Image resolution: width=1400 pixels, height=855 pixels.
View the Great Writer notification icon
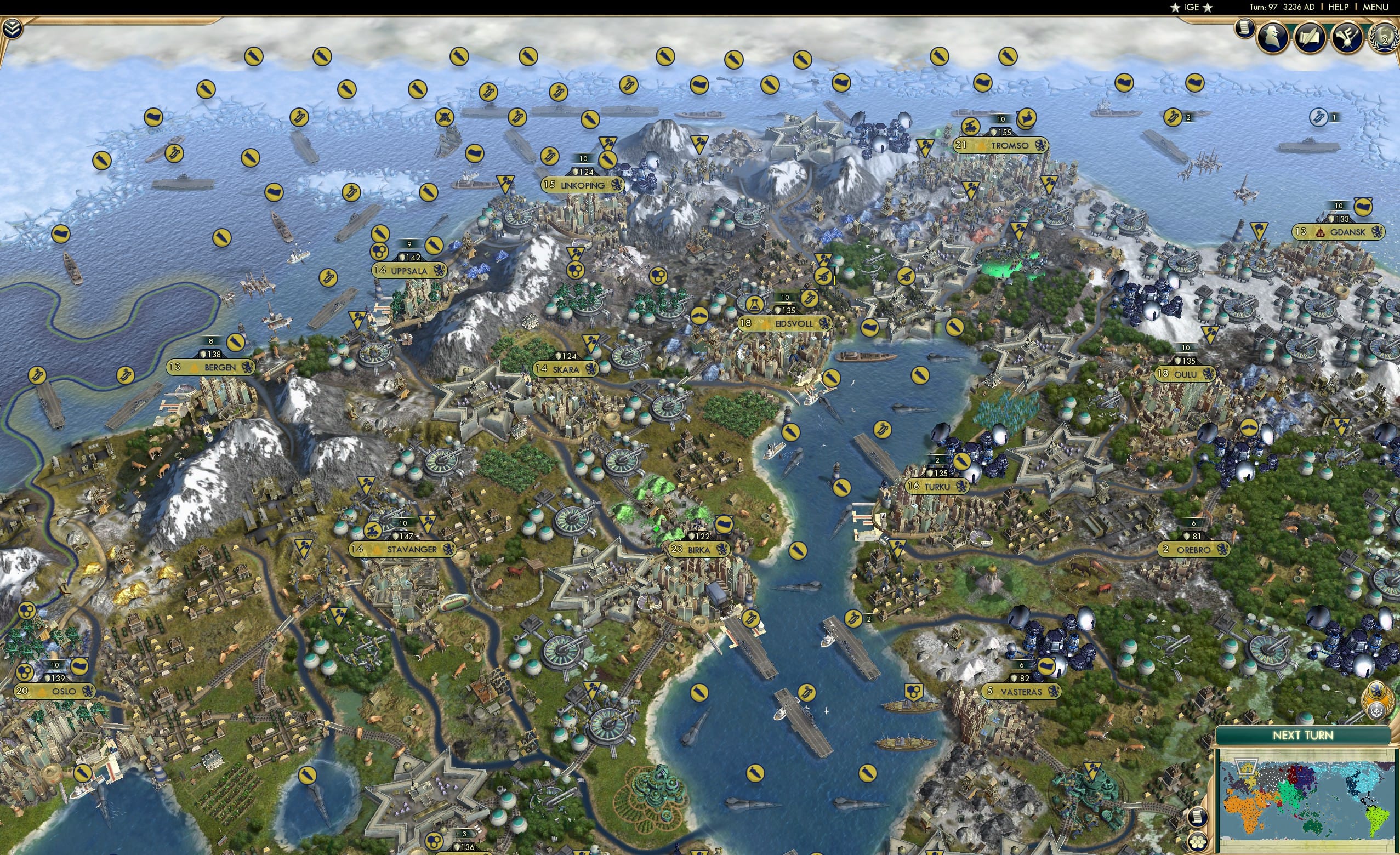pos(1309,37)
